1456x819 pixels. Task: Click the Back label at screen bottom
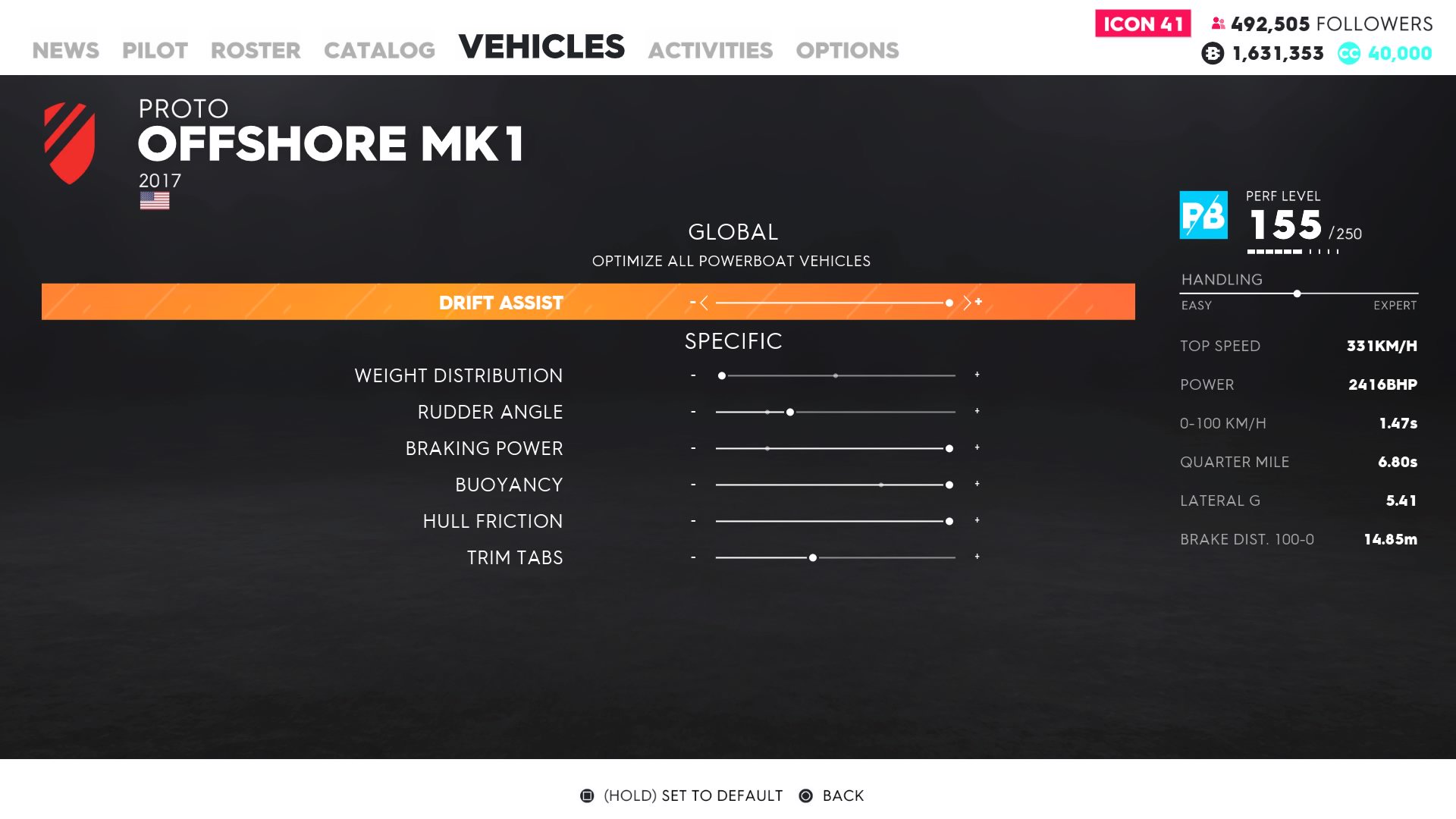843,795
